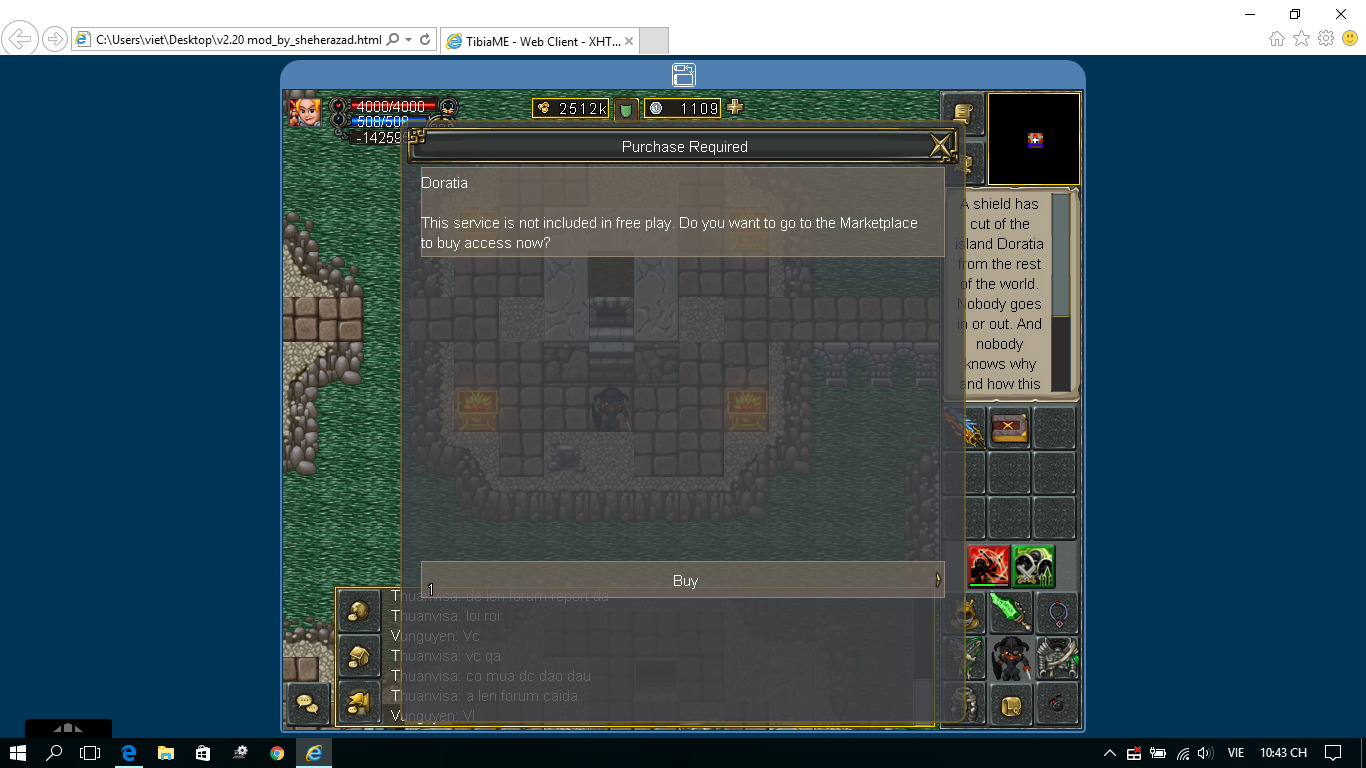Click the Buy button
Viewport: 1366px width, 768px height.
click(x=683, y=580)
